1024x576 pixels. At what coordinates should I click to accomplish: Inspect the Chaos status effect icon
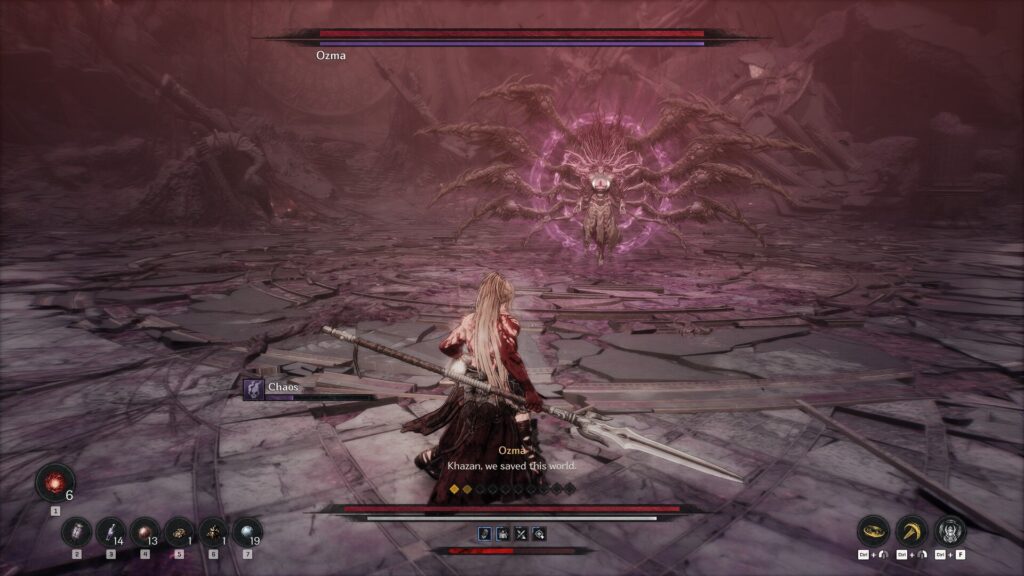[x=254, y=388]
